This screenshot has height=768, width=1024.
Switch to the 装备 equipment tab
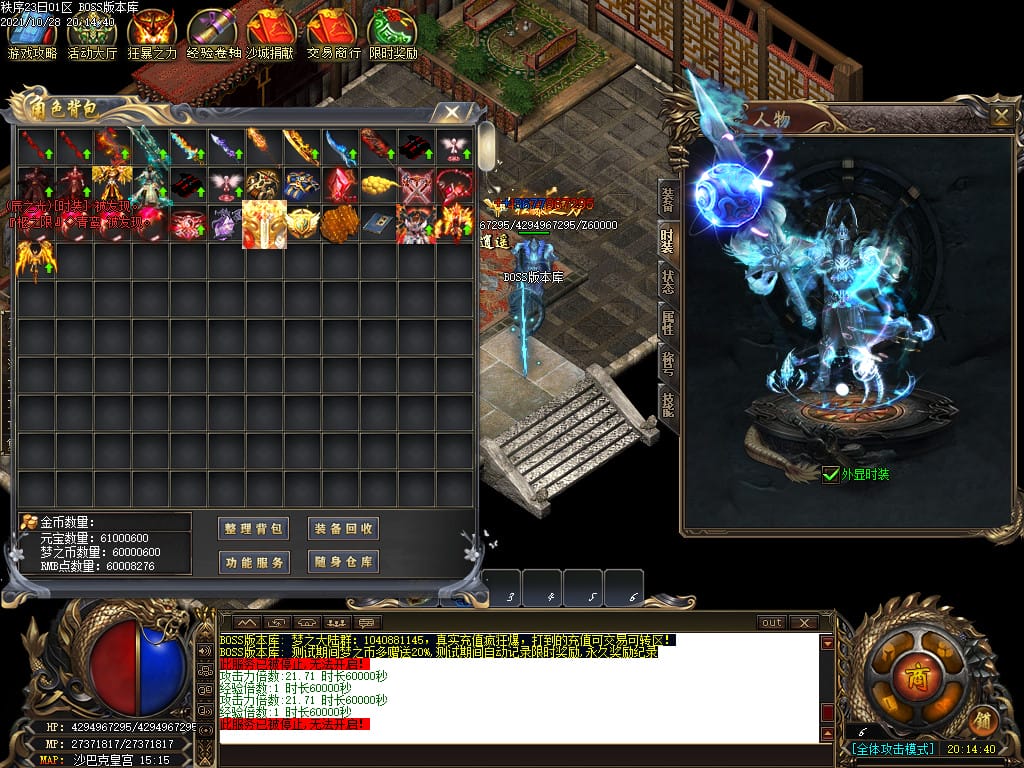(667, 198)
